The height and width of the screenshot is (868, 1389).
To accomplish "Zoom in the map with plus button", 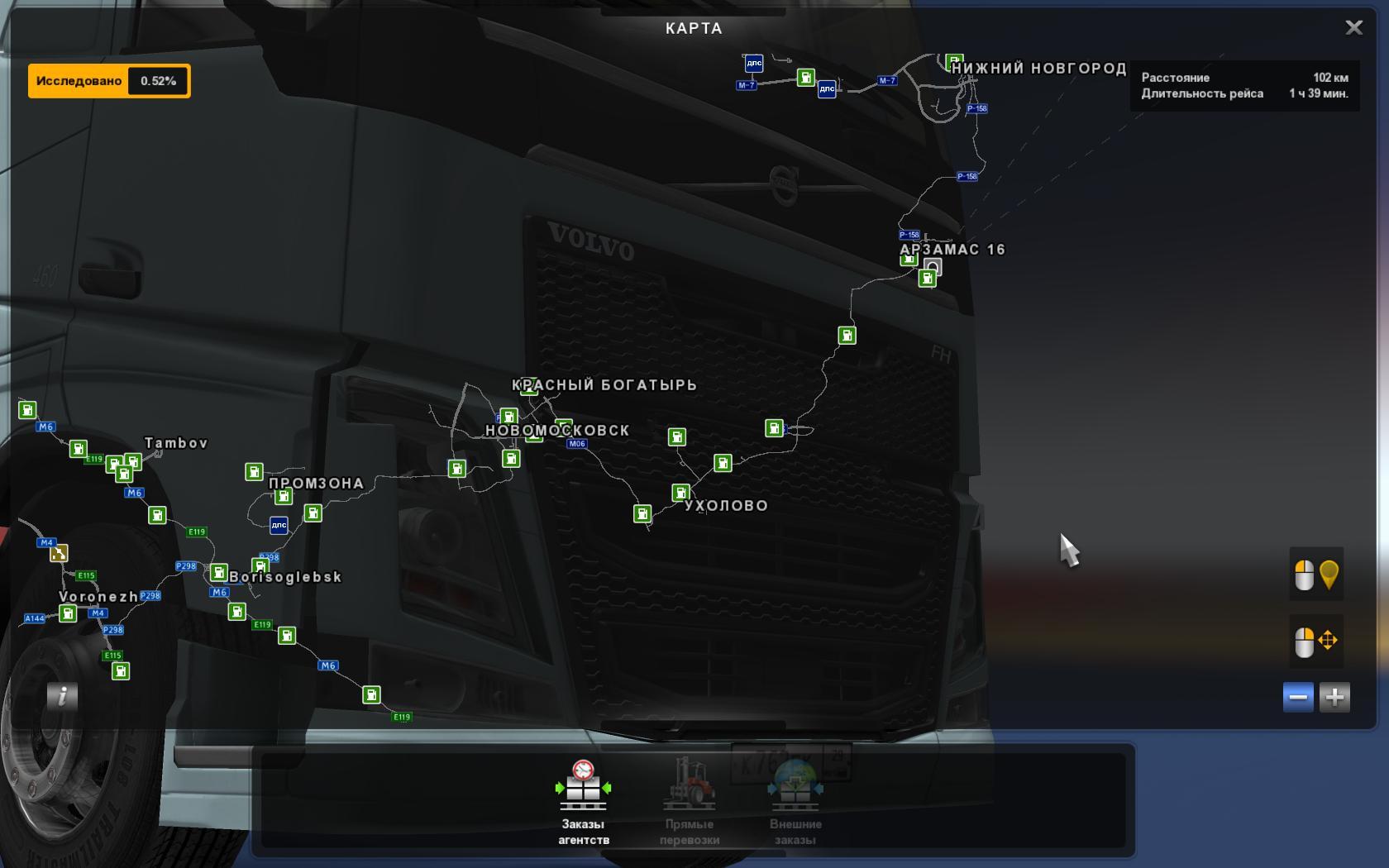I will pos(1334,697).
